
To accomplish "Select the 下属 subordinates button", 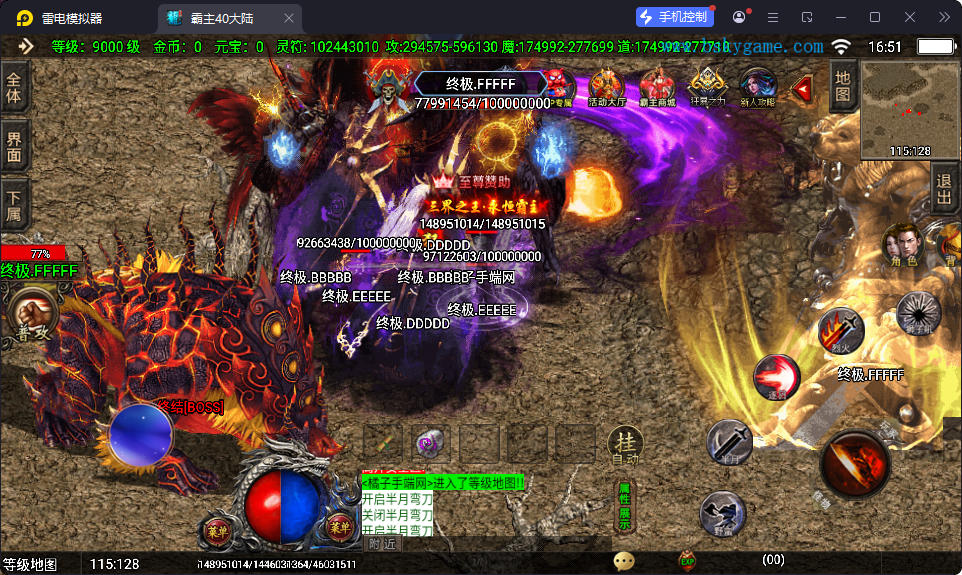I will point(14,204).
